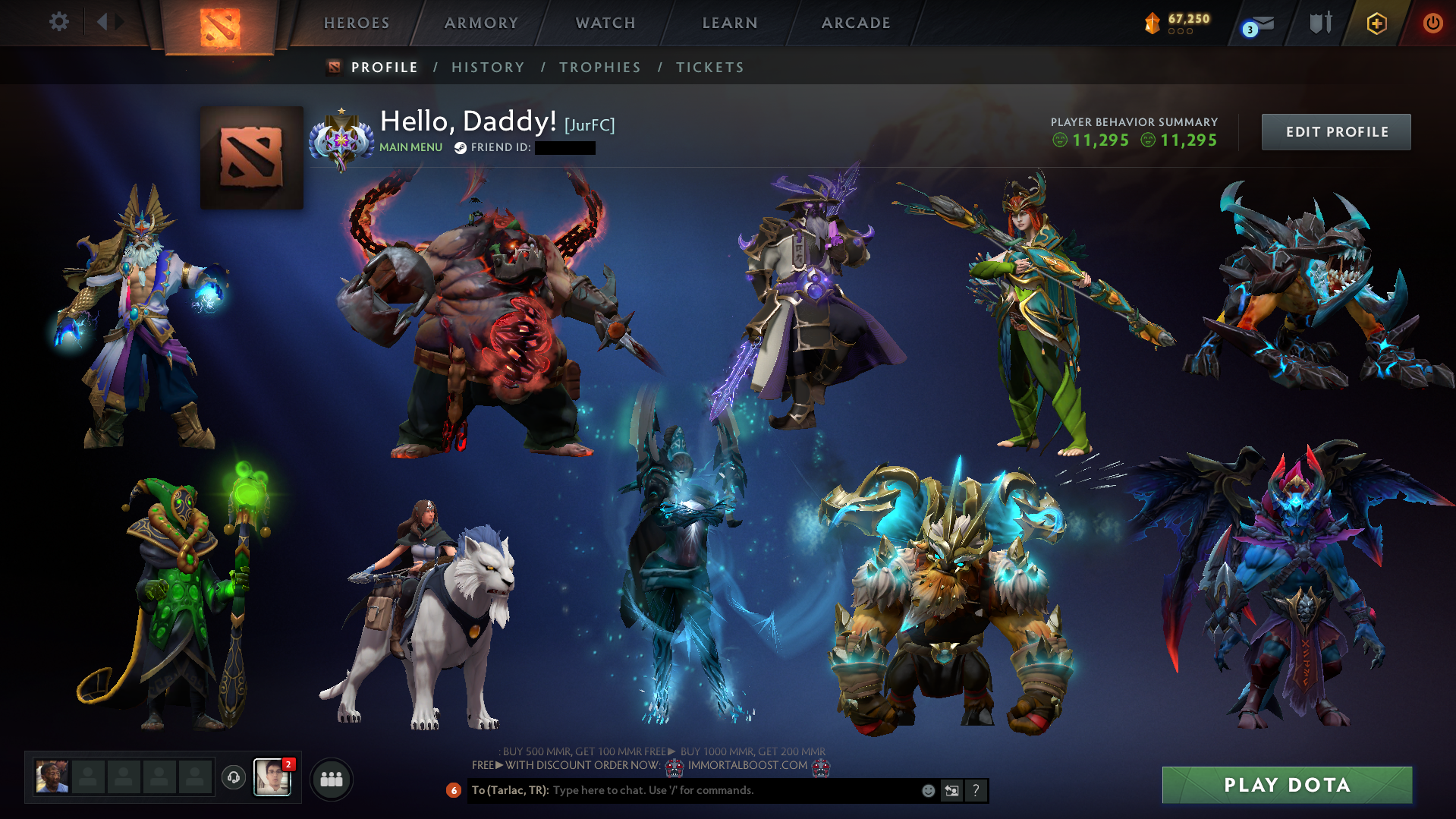Click the screenshot share icon beside chat
This screenshot has height=819, width=1456.
(x=952, y=790)
